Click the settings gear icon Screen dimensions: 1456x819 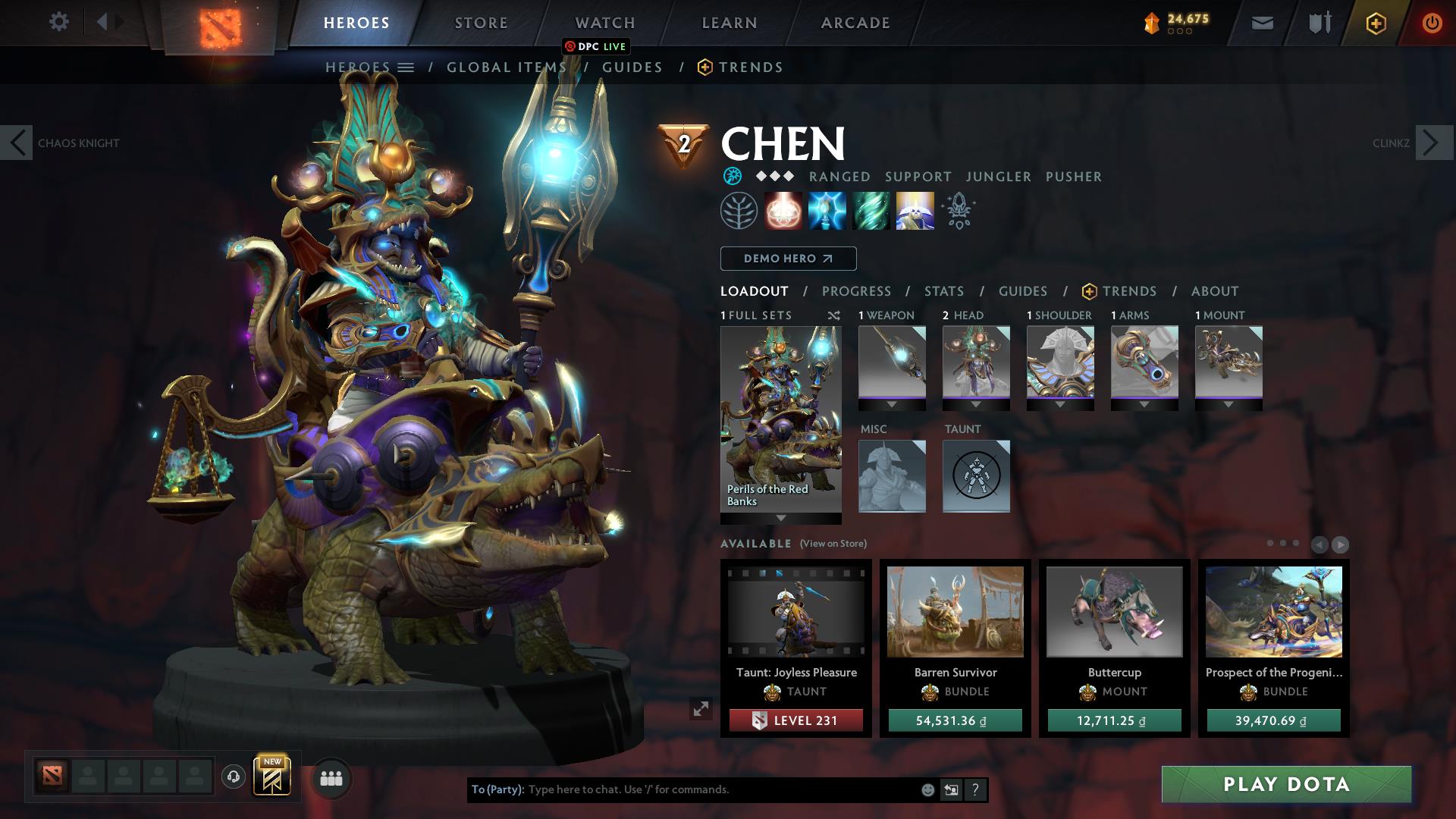(58, 22)
